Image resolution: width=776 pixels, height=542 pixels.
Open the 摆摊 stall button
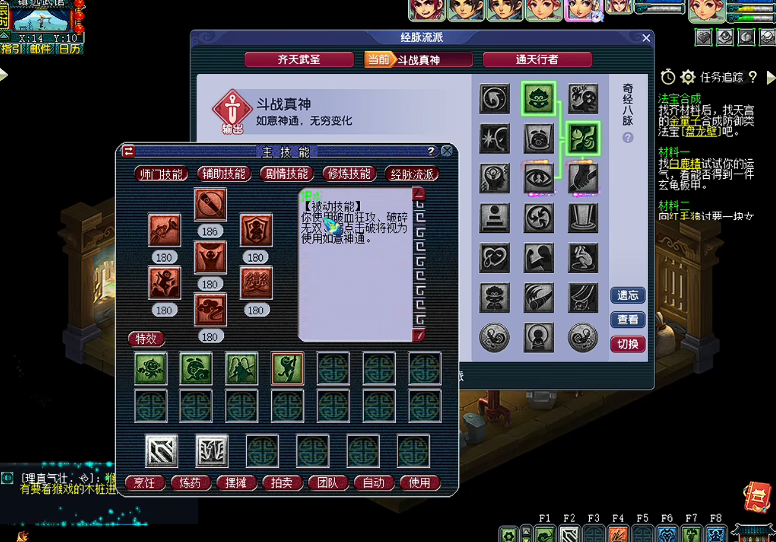pyautogui.click(x=237, y=483)
